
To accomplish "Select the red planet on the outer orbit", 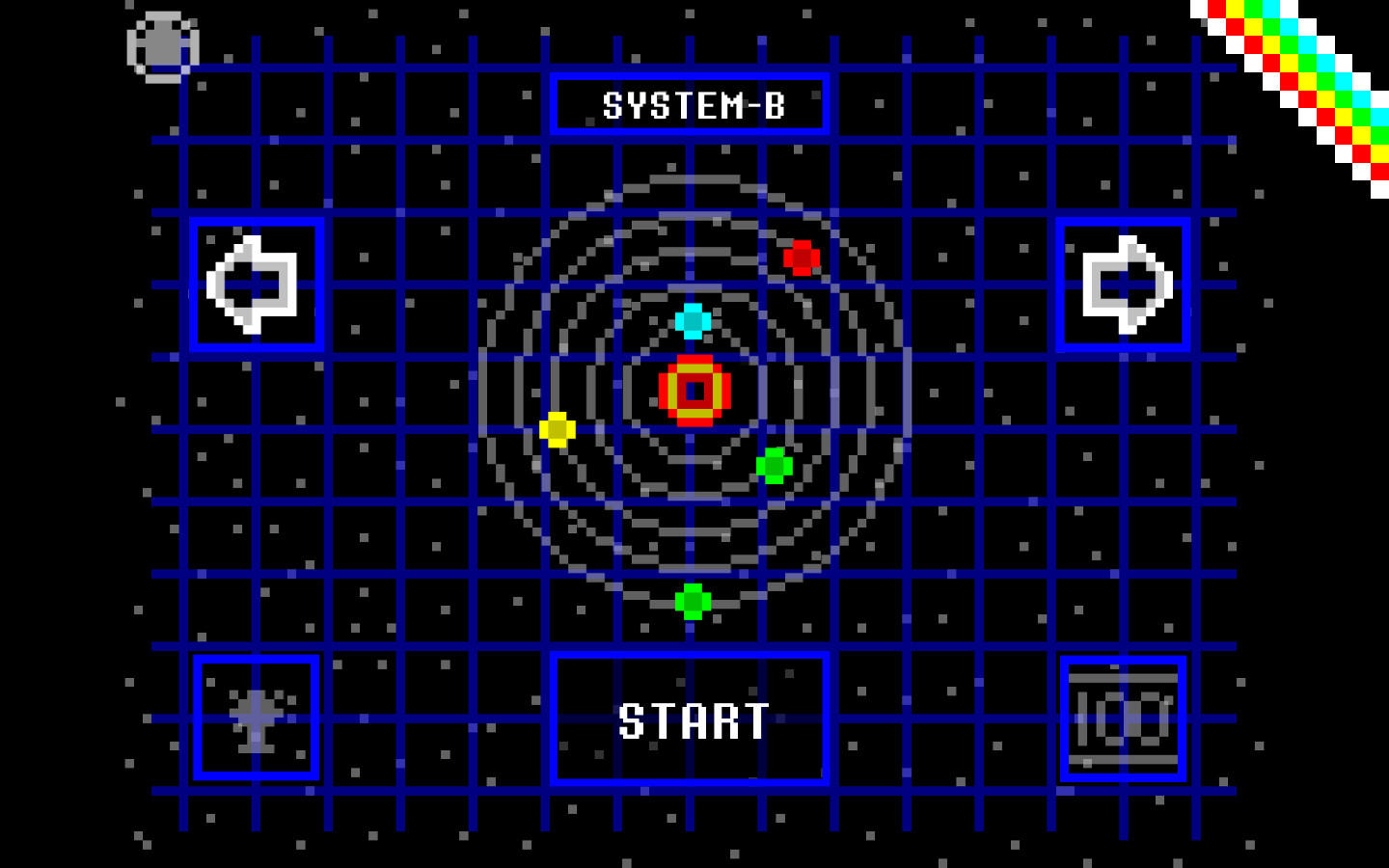I will coord(803,258).
